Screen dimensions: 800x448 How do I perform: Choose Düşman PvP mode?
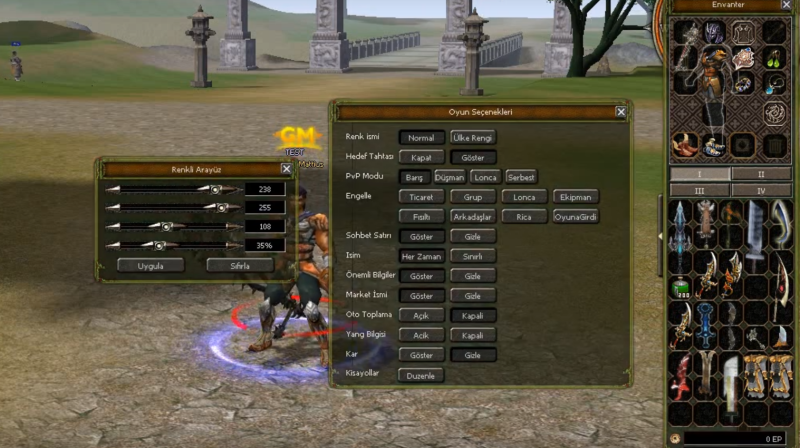pyautogui.click(x=449, y=176)
